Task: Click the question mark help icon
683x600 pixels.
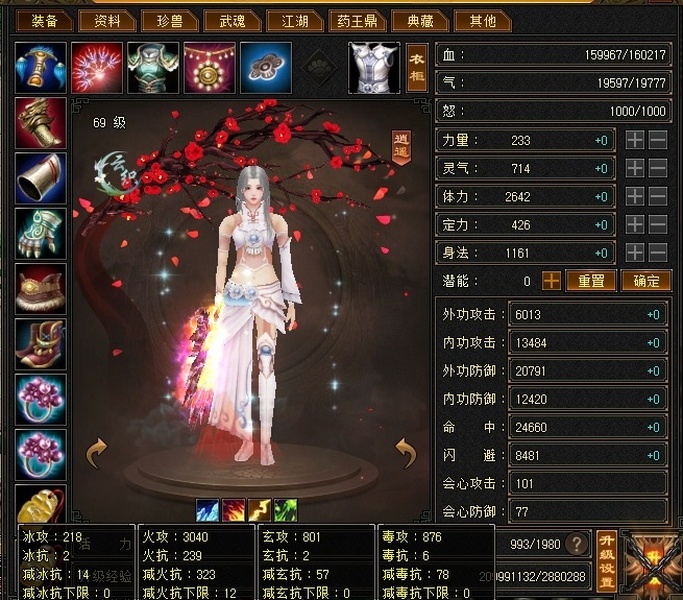Action: coord(576,544)
